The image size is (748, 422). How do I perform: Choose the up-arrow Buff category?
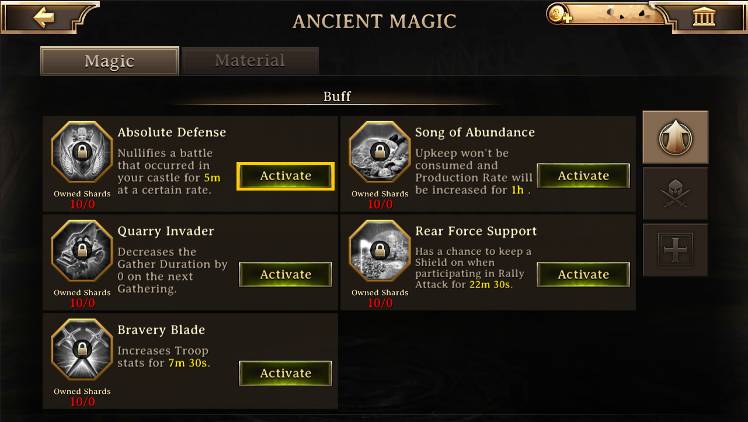point(675,137)
